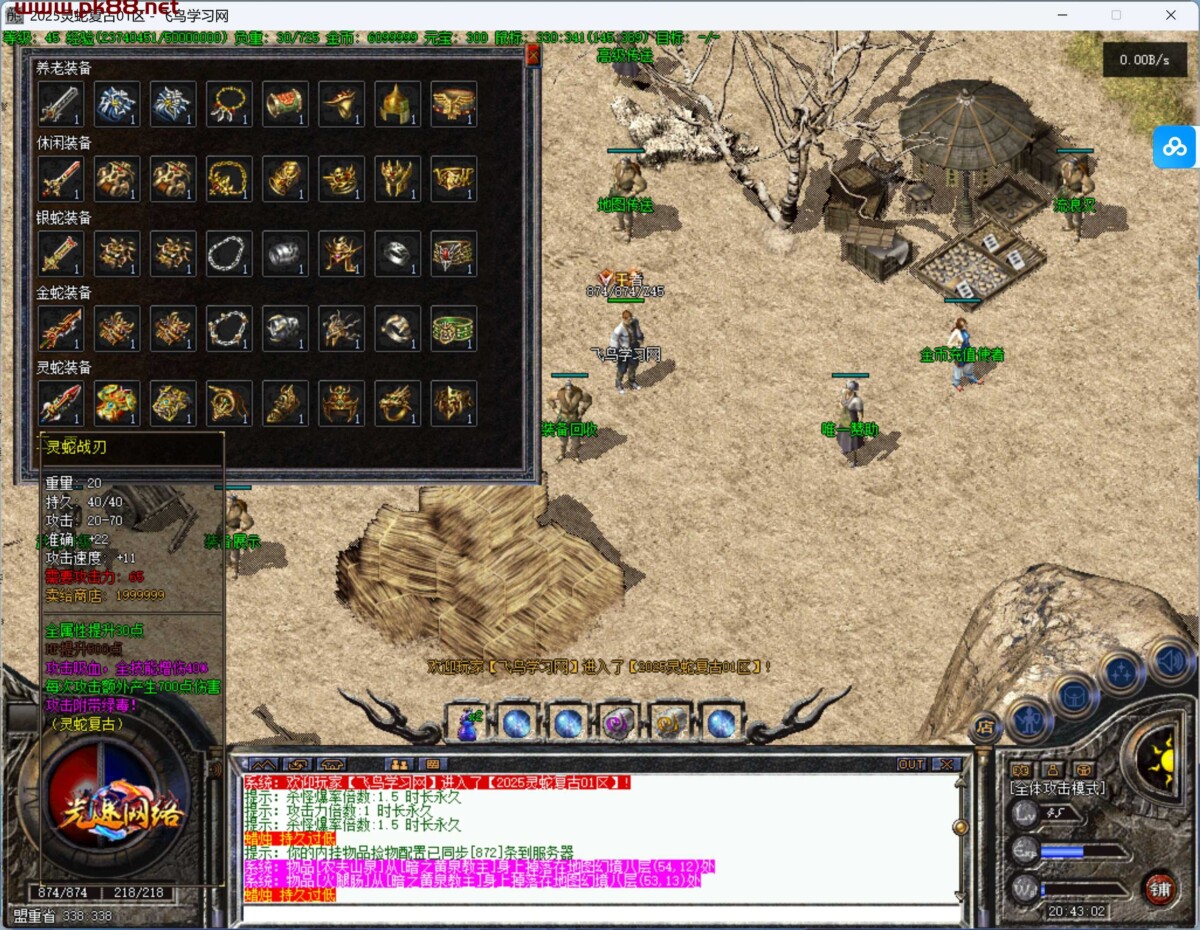Select the 灵蛇战刃 weapon slot
This screenshot has height=930, width=1200.
click(60, 403)
